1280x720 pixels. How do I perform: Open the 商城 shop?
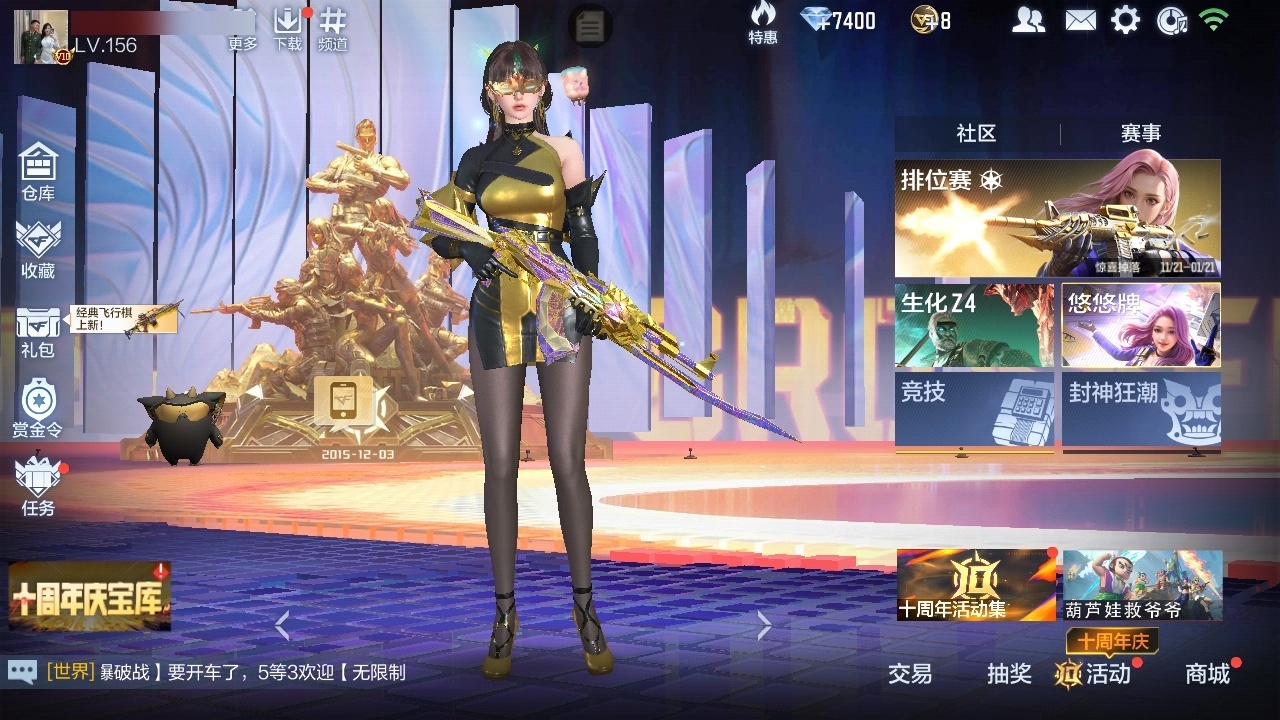pyautogui.click(x=1207, y=674)
